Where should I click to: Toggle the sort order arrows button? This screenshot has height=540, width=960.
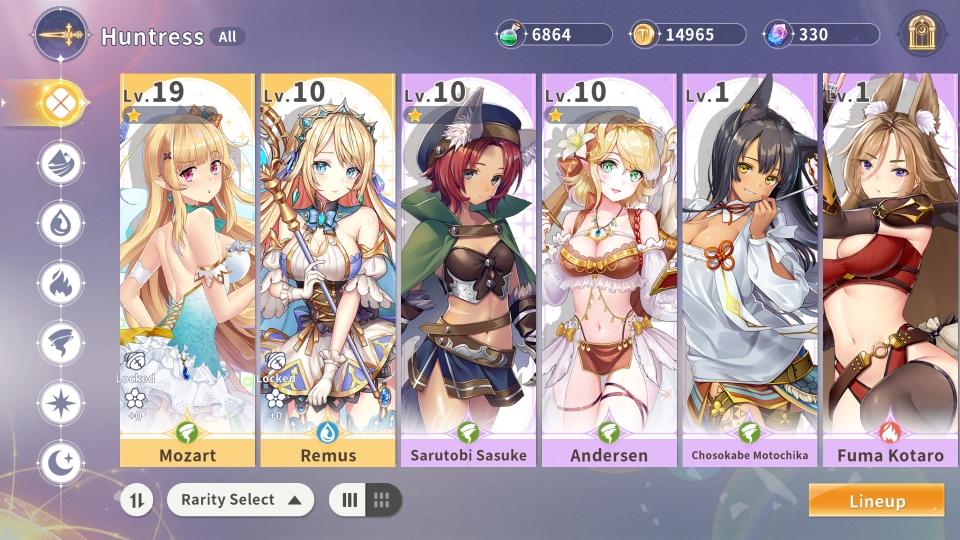137,500
